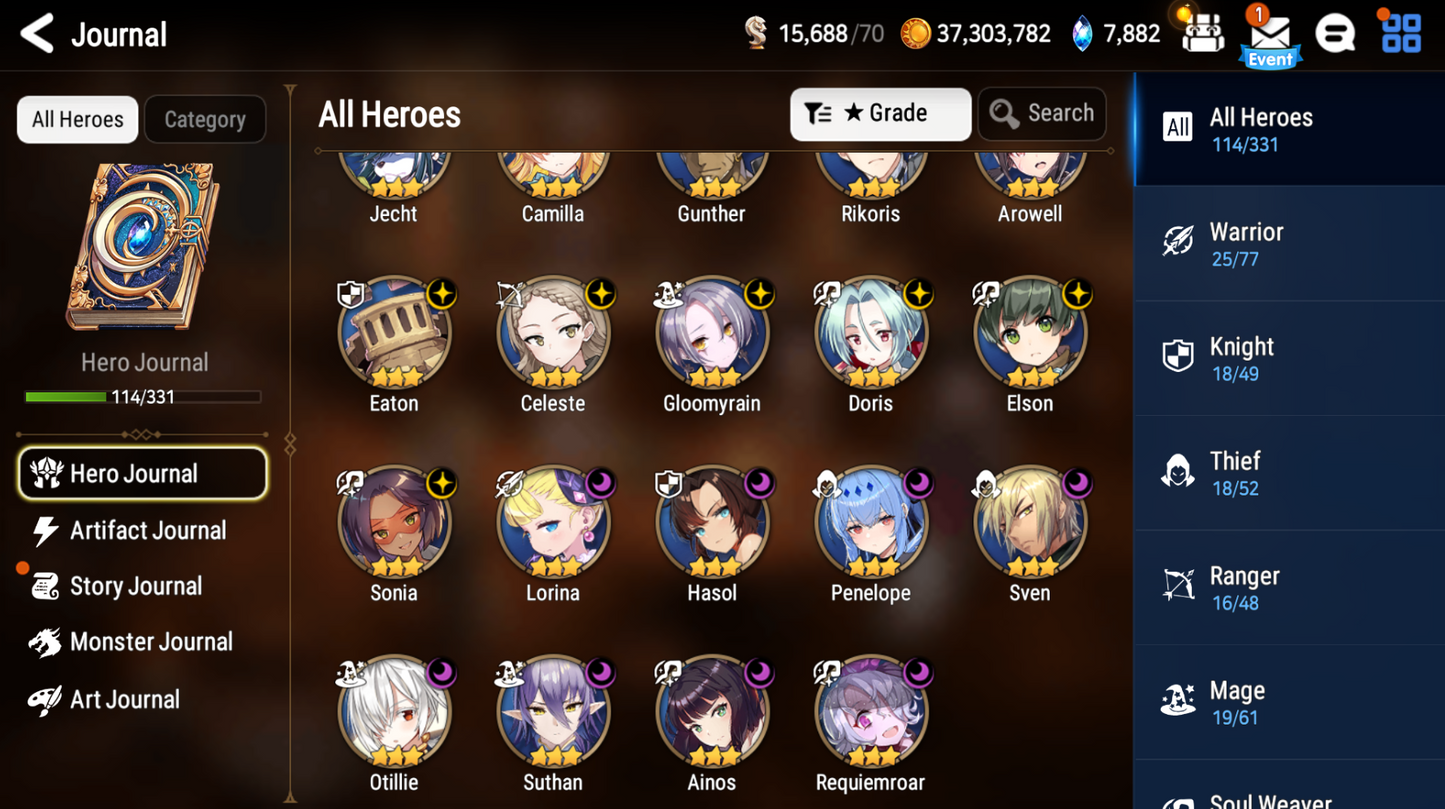Screen dimensions: 1445x809
Task: Filter heroes by Thief class
Action: pos(1288,471)
